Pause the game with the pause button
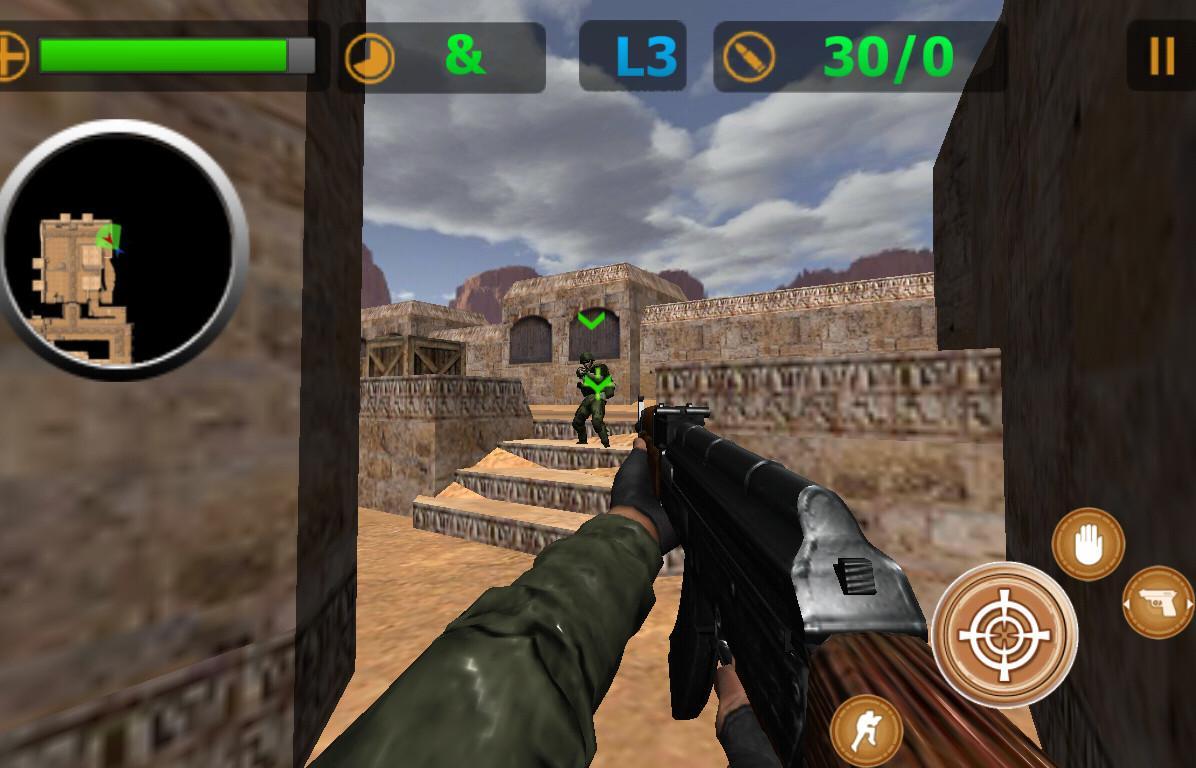The height and width of the screenshot is (768, 1196). (1161, 57)
